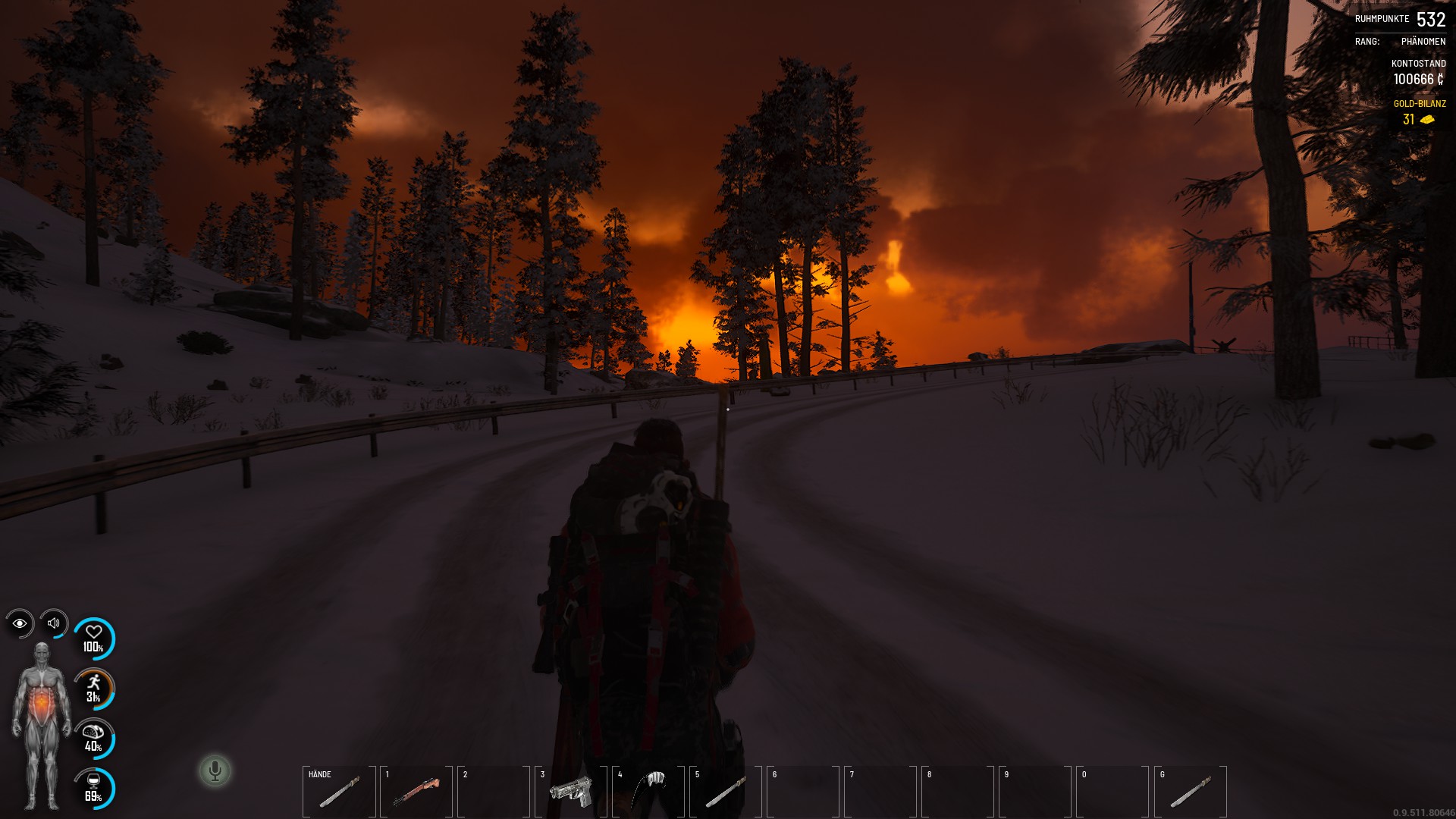Select the curved claw knife in slot 4
1456x819 pixels.
[x=648, y=790]
